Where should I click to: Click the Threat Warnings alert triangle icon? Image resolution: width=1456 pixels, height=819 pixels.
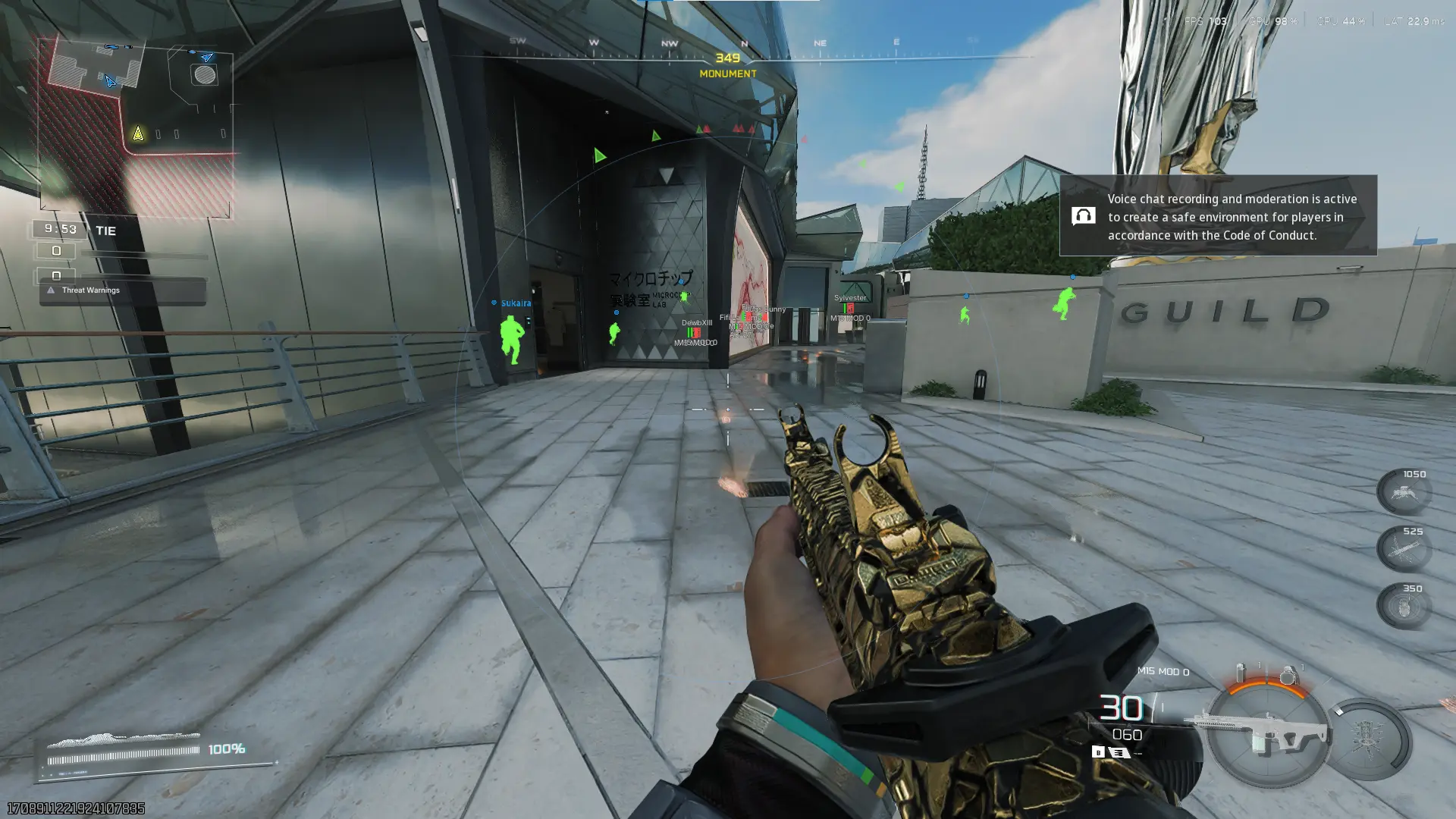click(50, 289)
